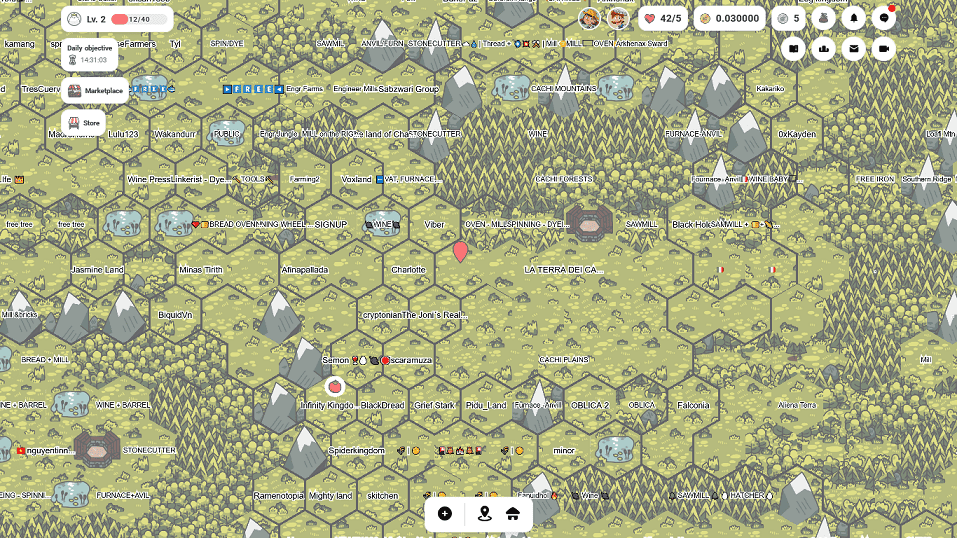Select the second character avatar with hat
Image resolution: width=957 pixels, height=538 pixels.
tap(617, 18)
